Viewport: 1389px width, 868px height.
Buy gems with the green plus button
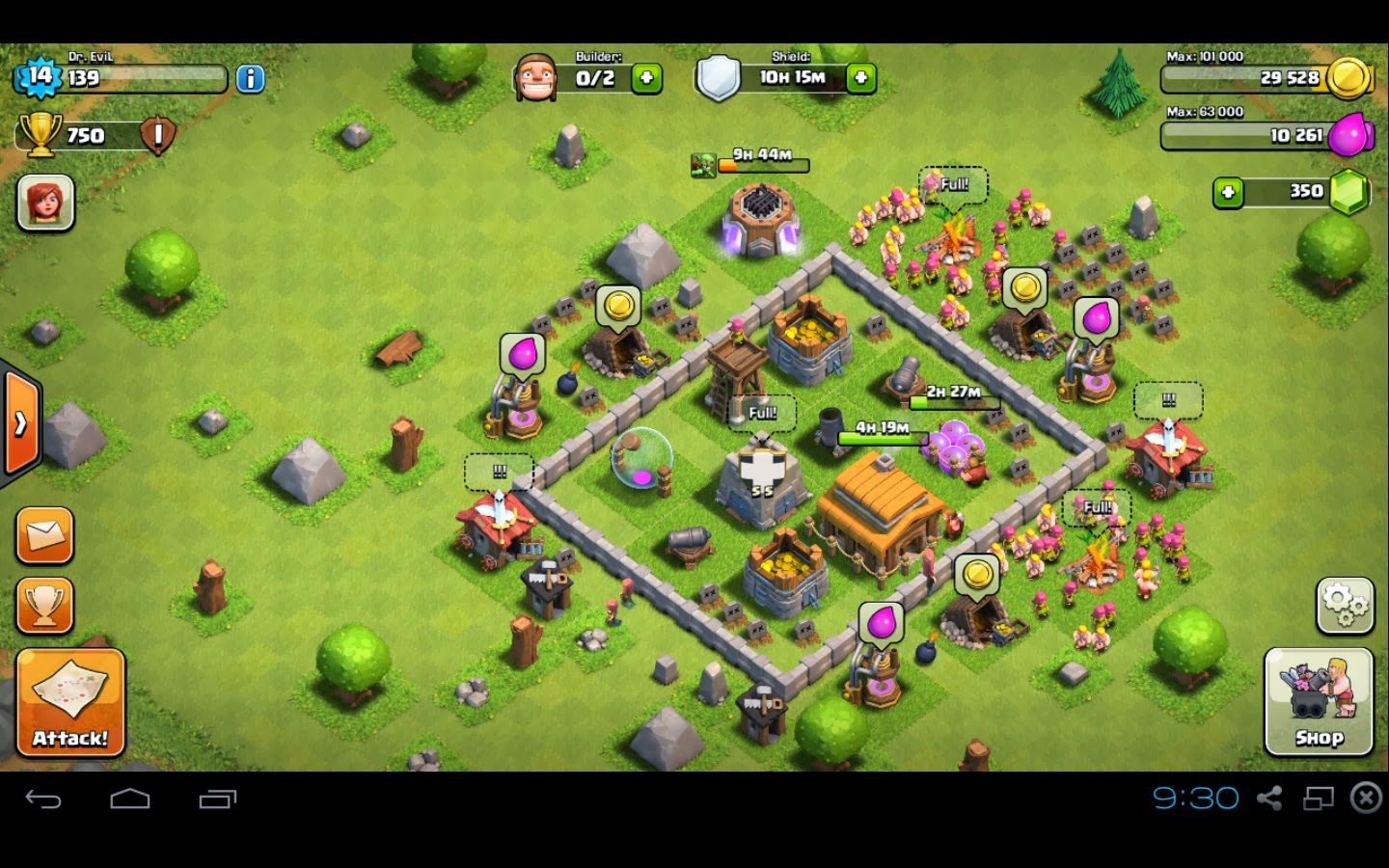pyautogui.click(x=1228, y=192)
